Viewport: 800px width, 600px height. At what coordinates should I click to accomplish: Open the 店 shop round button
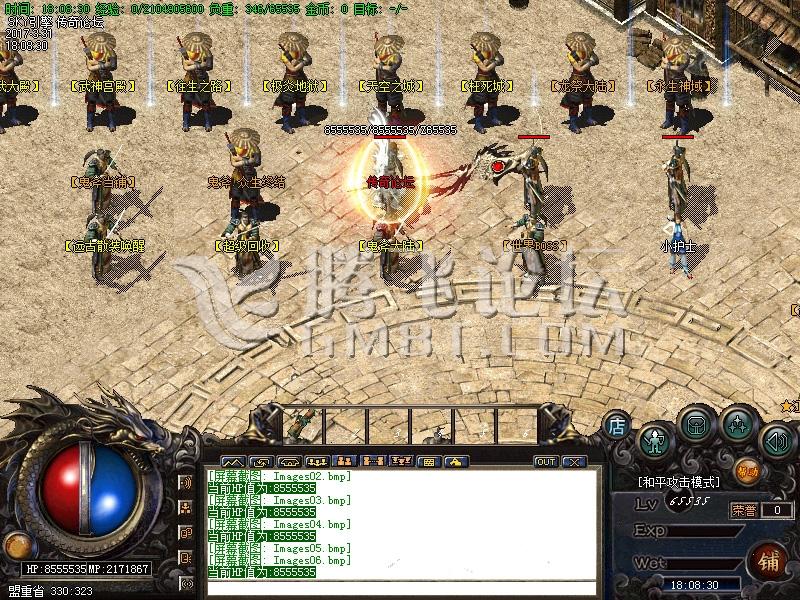click(617, 426)
